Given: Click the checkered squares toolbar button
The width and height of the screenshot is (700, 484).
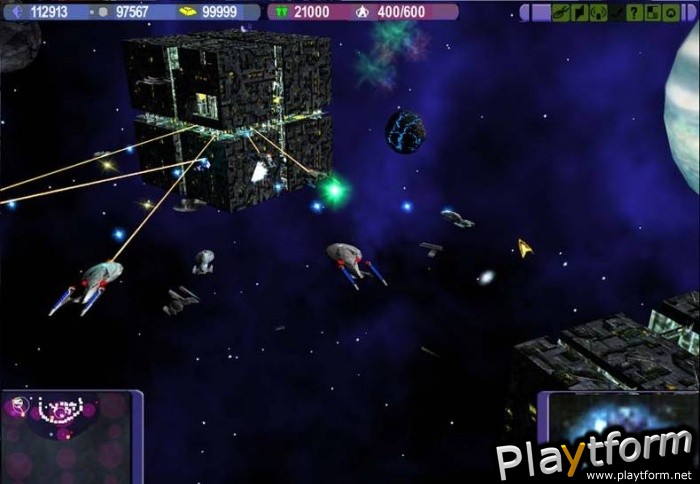Looking at the screenshot, I should (x=652, y=13).
